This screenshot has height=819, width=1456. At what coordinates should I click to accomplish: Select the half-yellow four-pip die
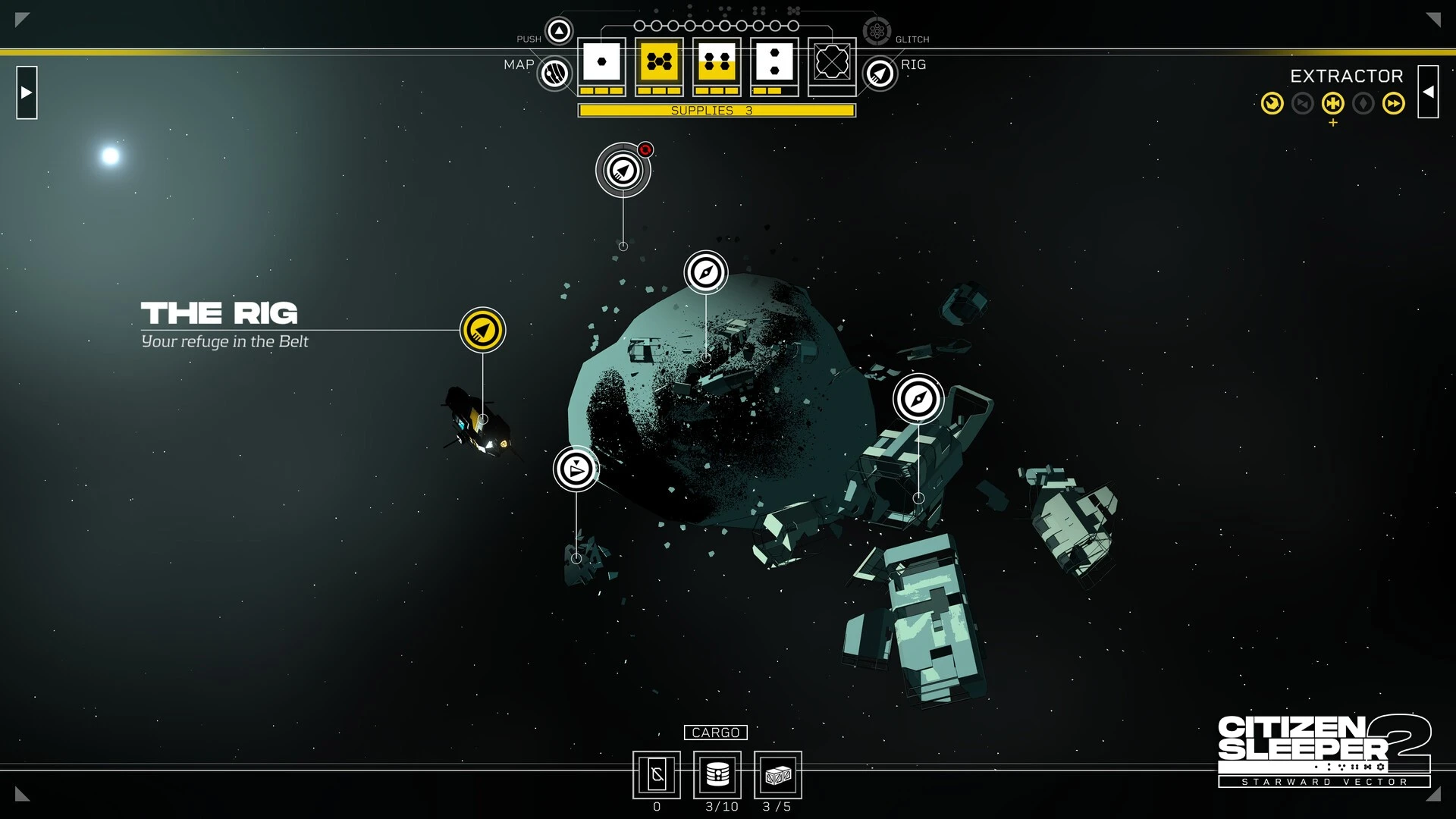[717, 62]
